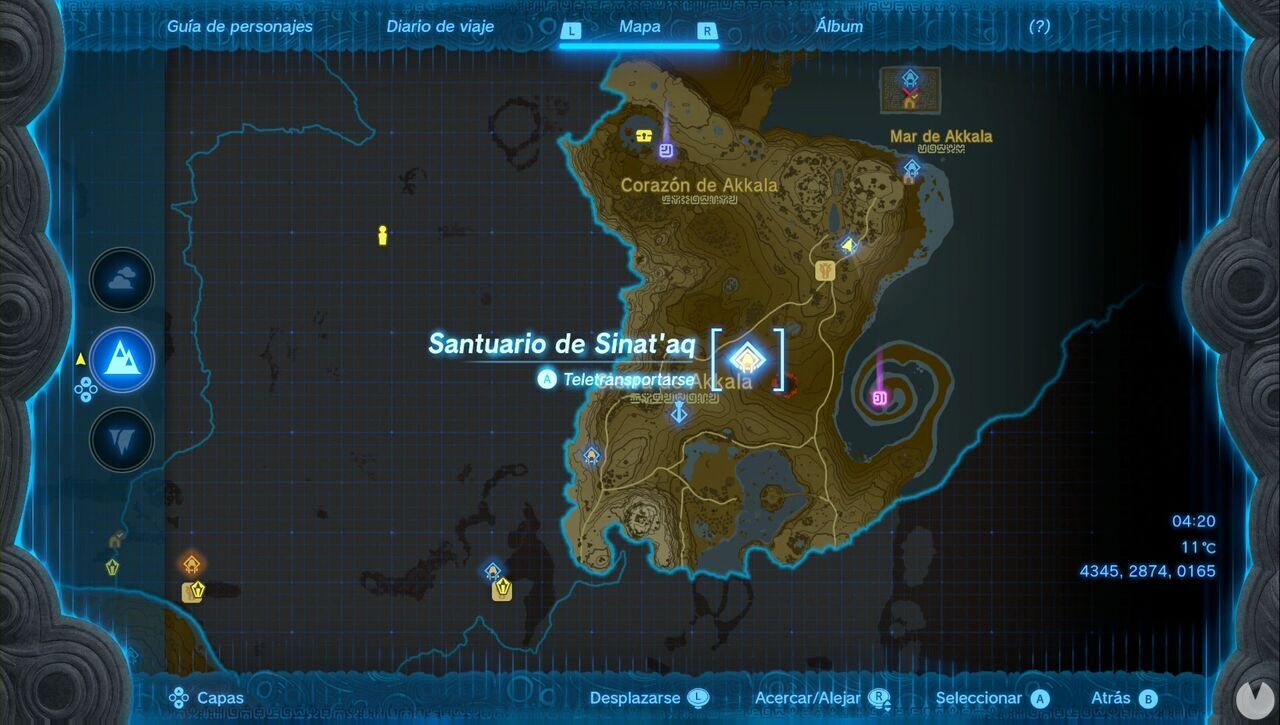Select the horse stable icon in eastern Akkala

[x=824, y=272]
